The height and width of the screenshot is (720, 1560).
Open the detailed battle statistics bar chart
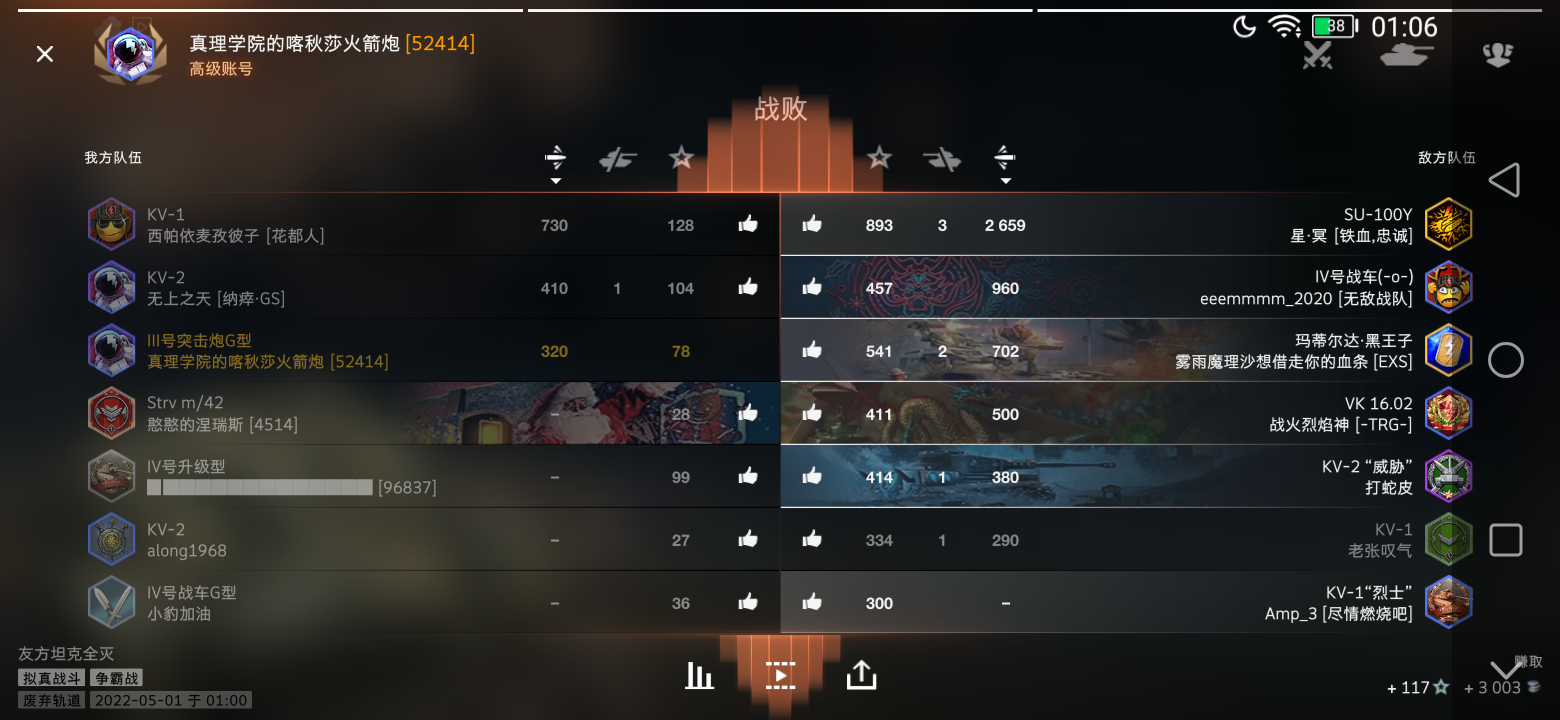(700, 676)
